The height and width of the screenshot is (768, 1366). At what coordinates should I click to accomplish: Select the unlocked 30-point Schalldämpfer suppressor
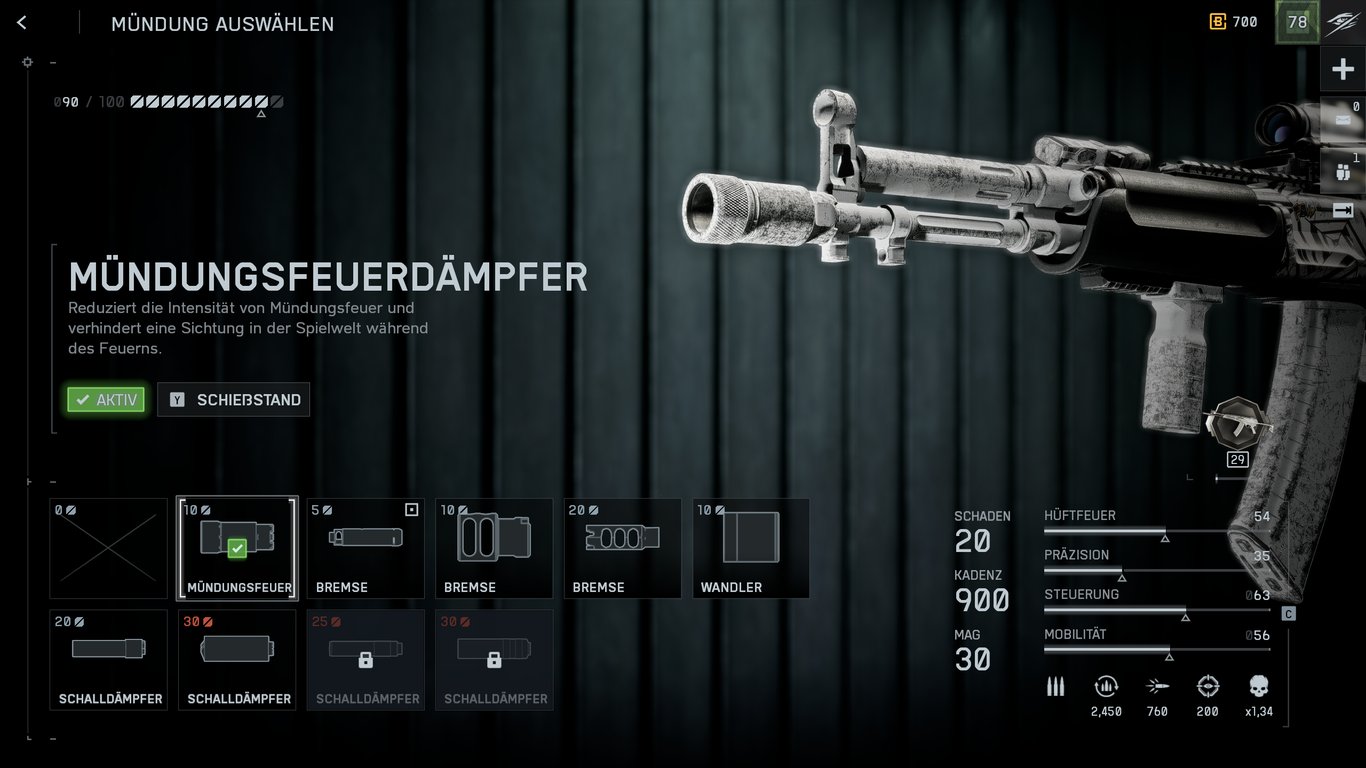tap(237, 660)
